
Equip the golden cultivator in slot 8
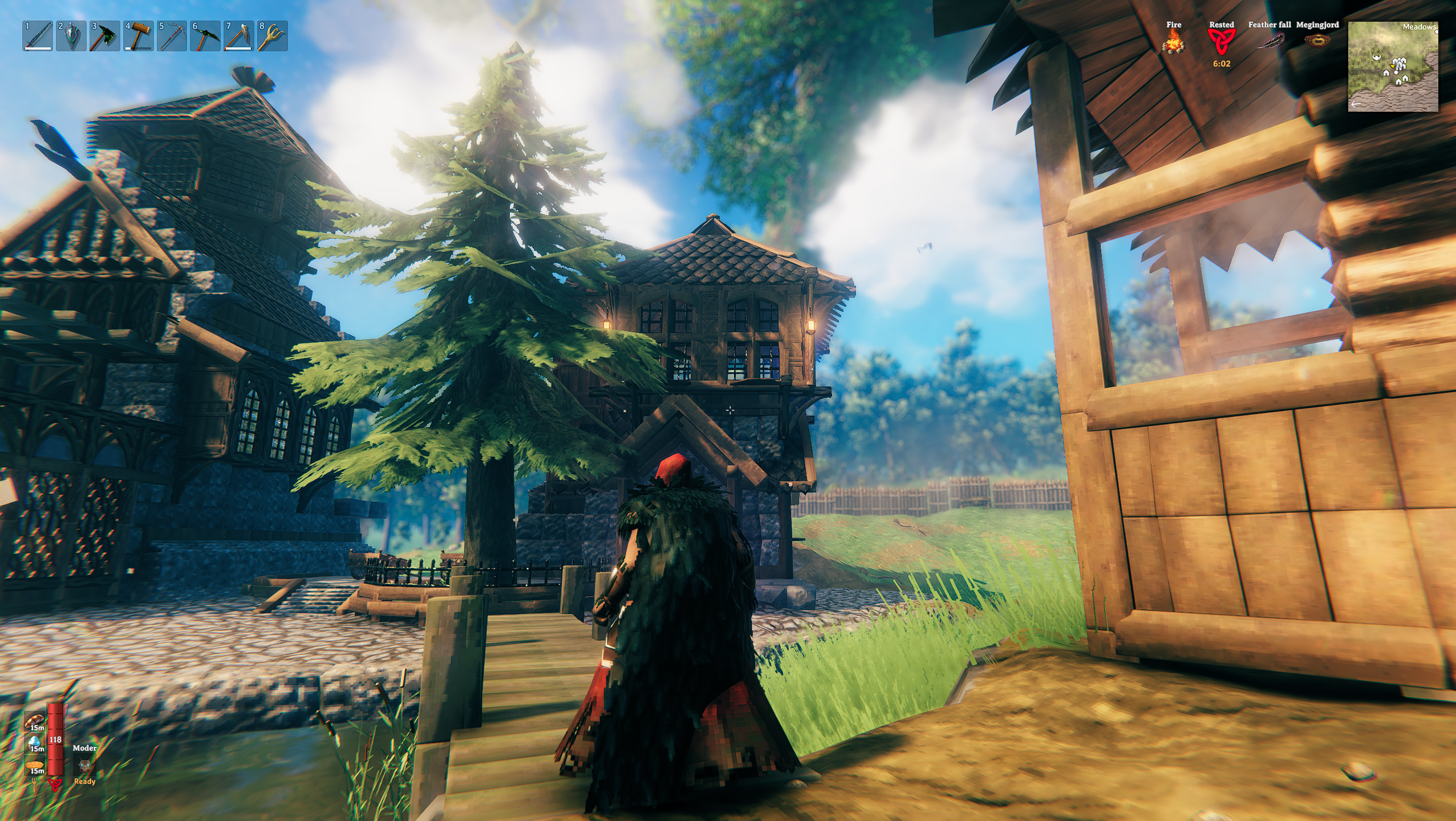click(x=273, y=36)
